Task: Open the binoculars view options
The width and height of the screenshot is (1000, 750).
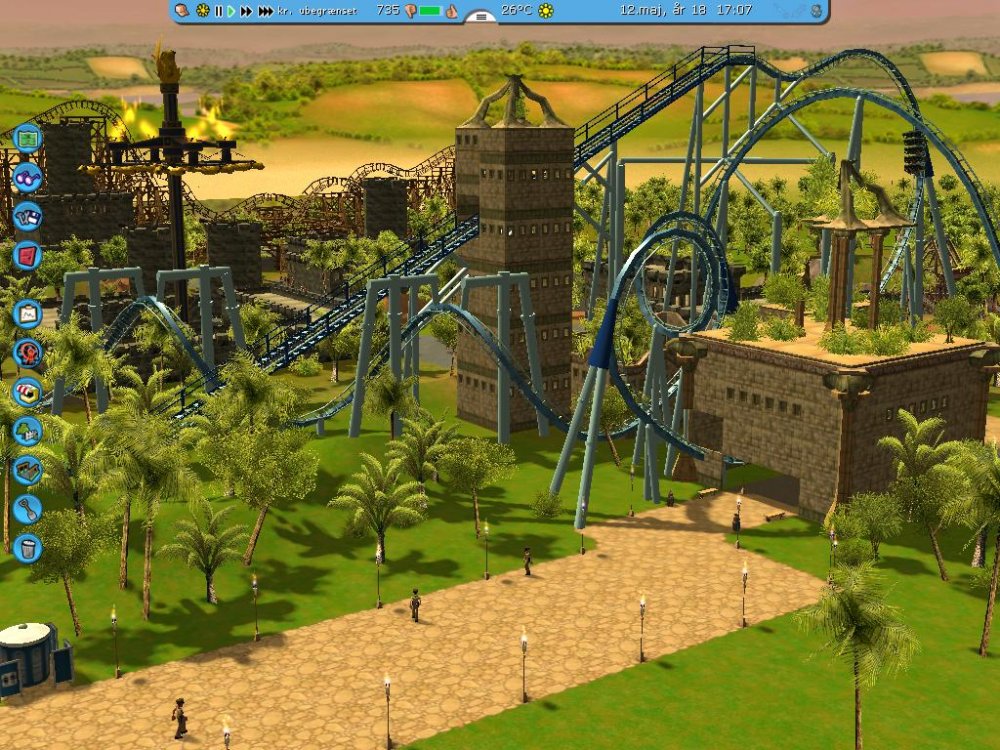Action: tap(27, 177)
